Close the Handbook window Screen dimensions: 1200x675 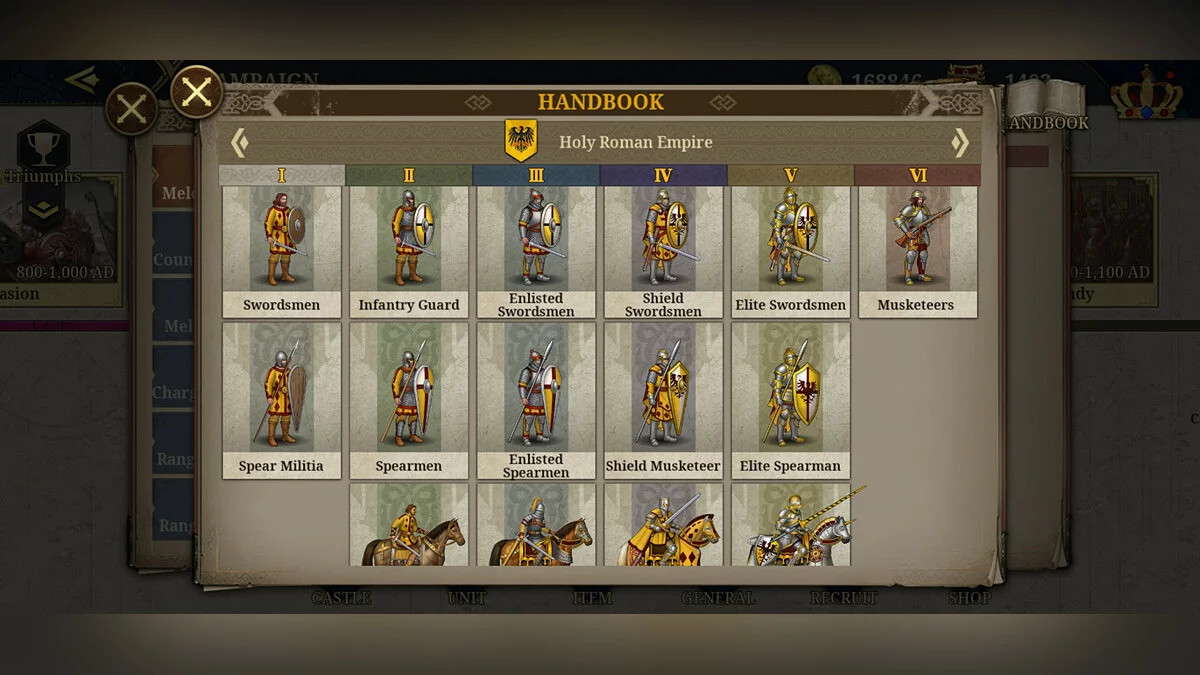[197, 92]
